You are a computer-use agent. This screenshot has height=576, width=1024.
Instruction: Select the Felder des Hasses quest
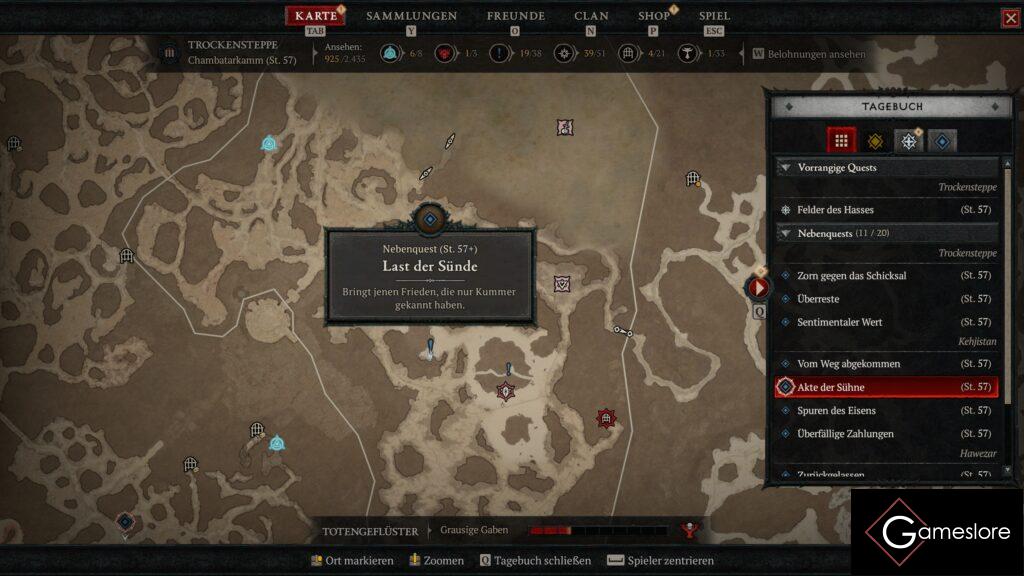[x=835, y=210]
